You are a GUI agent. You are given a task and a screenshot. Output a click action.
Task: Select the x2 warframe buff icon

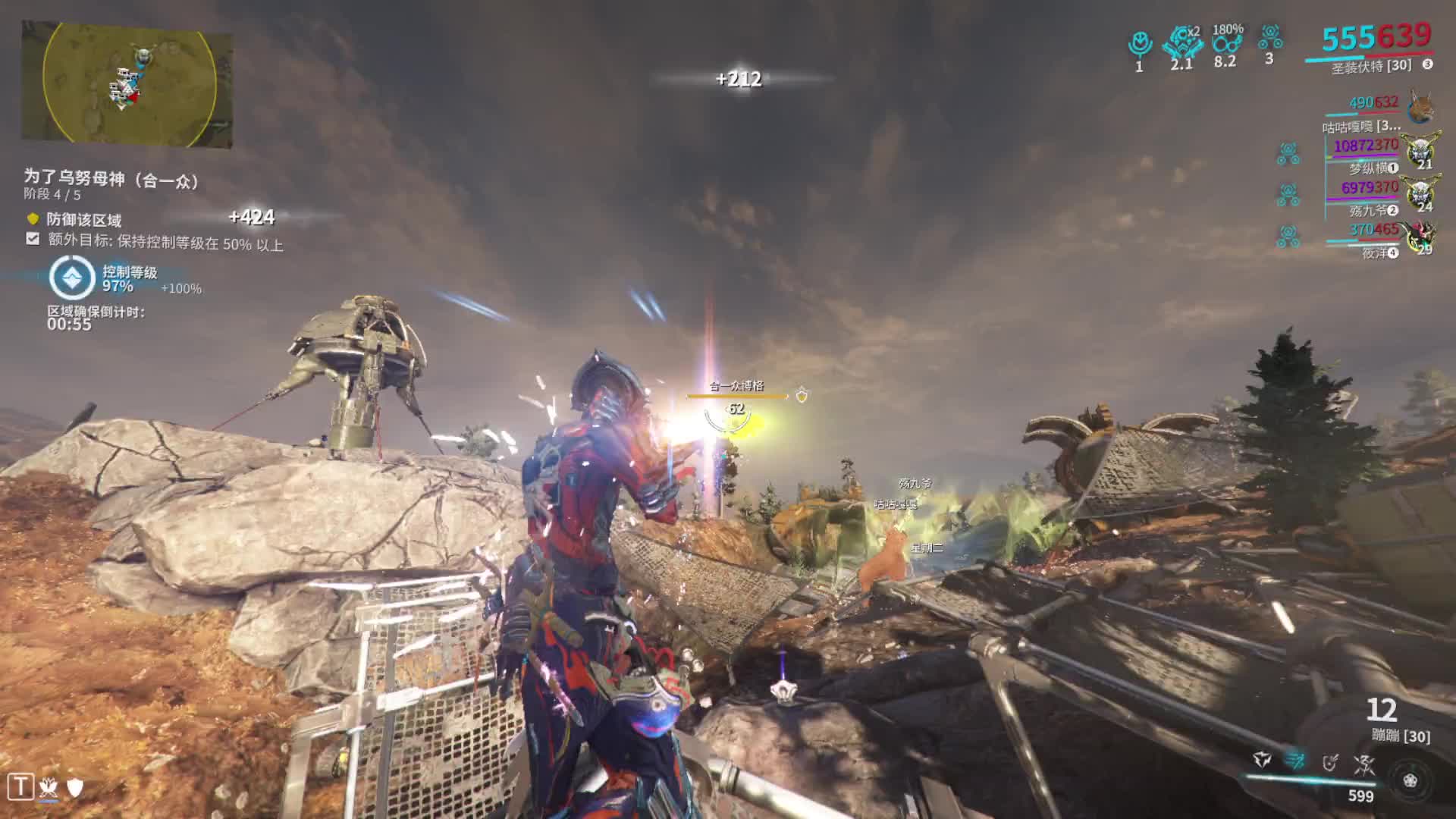1182,42
